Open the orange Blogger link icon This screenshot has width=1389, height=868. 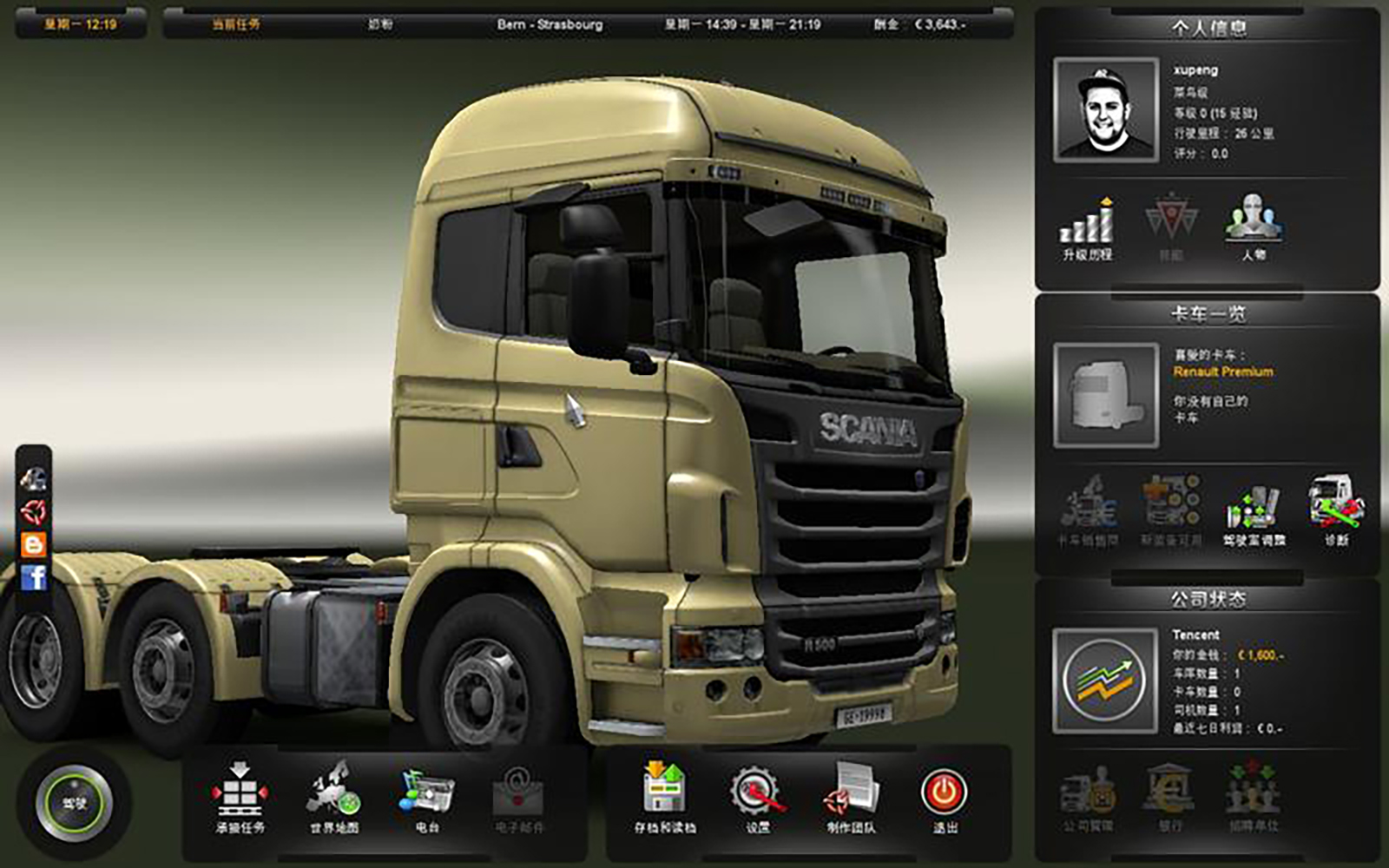click(34, 544)
